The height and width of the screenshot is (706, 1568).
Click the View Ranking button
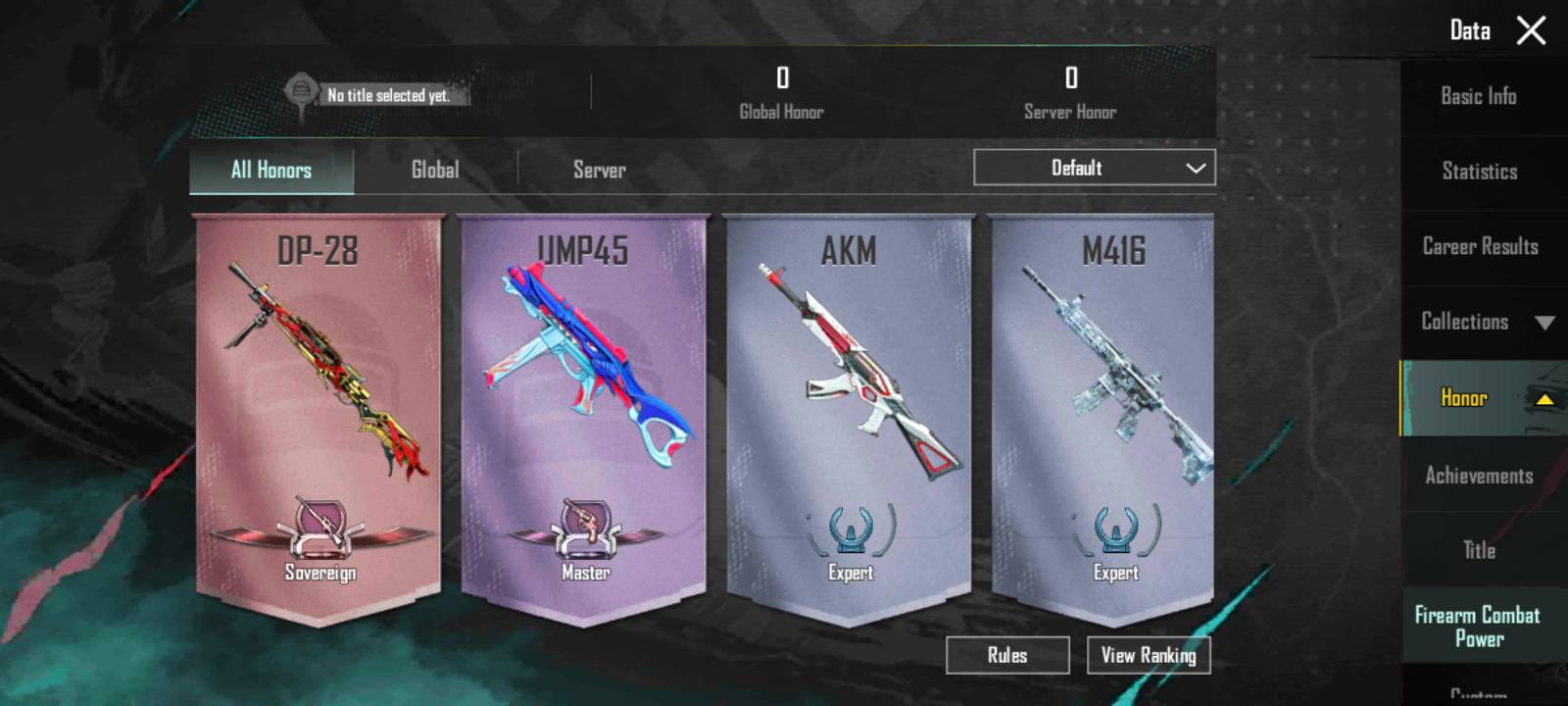(x=1149, y=655)
